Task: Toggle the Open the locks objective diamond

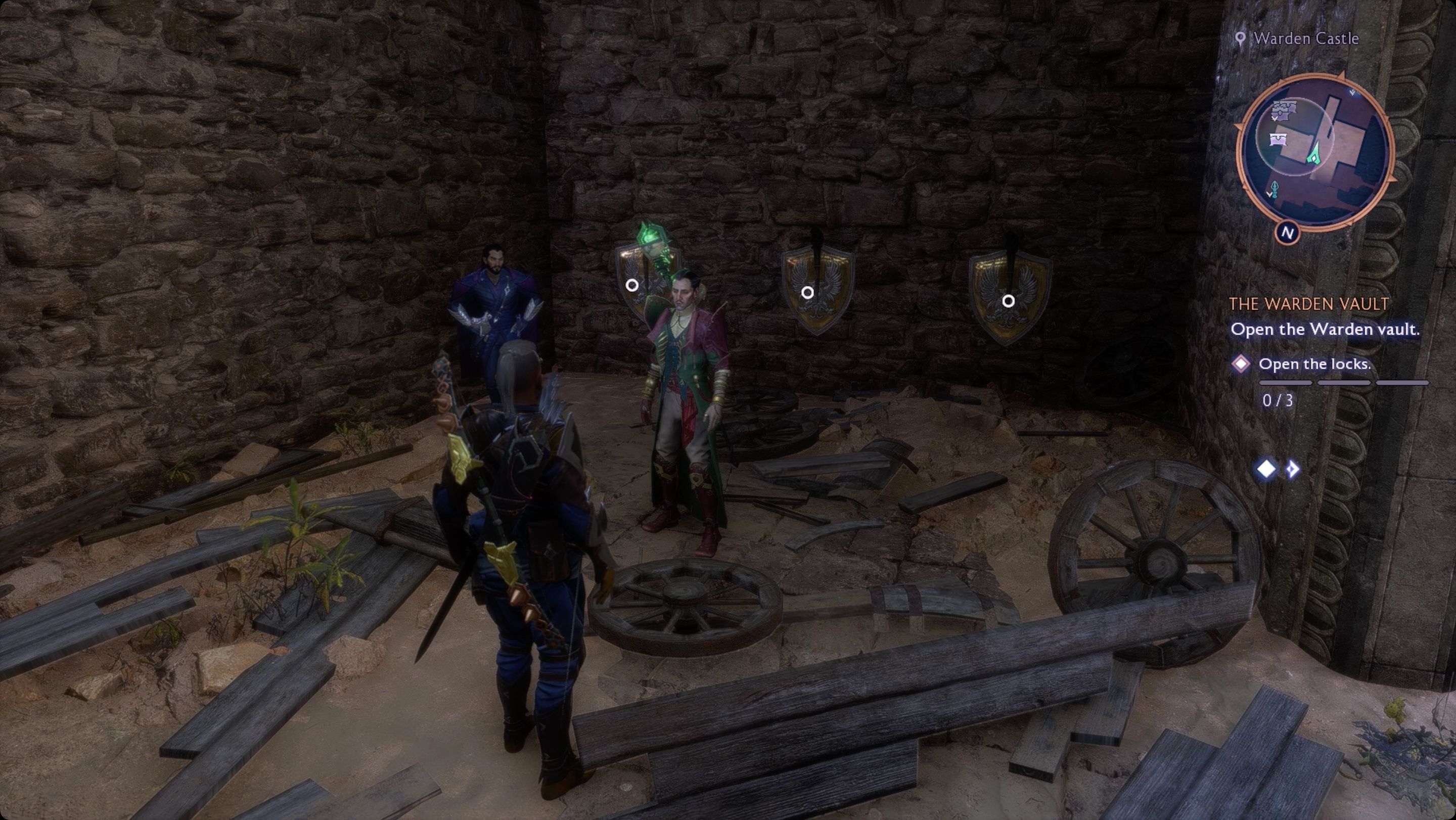Action: (1241, 365)
